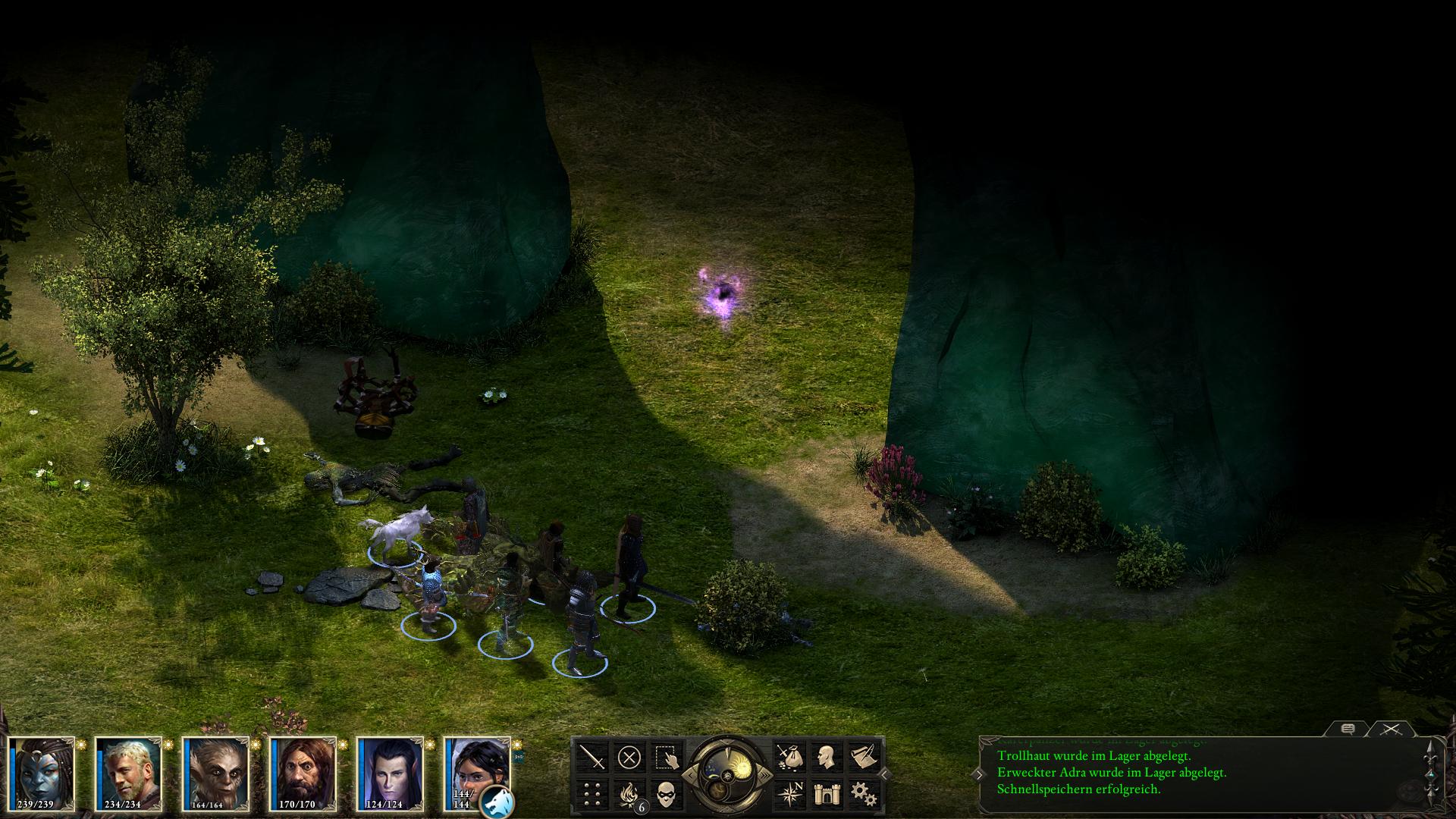Viewport: 1456px width, 819px height.
Task: Pick the pale elf character portrait
Action: pyautogui.click(x=391, y=773)
